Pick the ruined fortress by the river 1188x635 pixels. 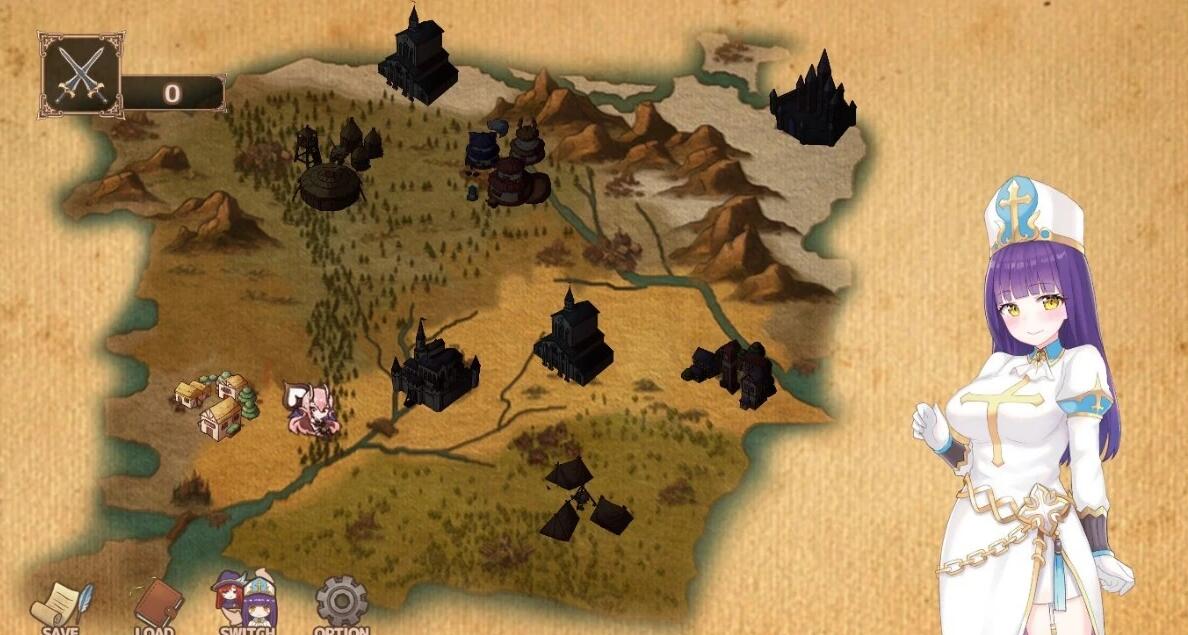tap(732, 372)
